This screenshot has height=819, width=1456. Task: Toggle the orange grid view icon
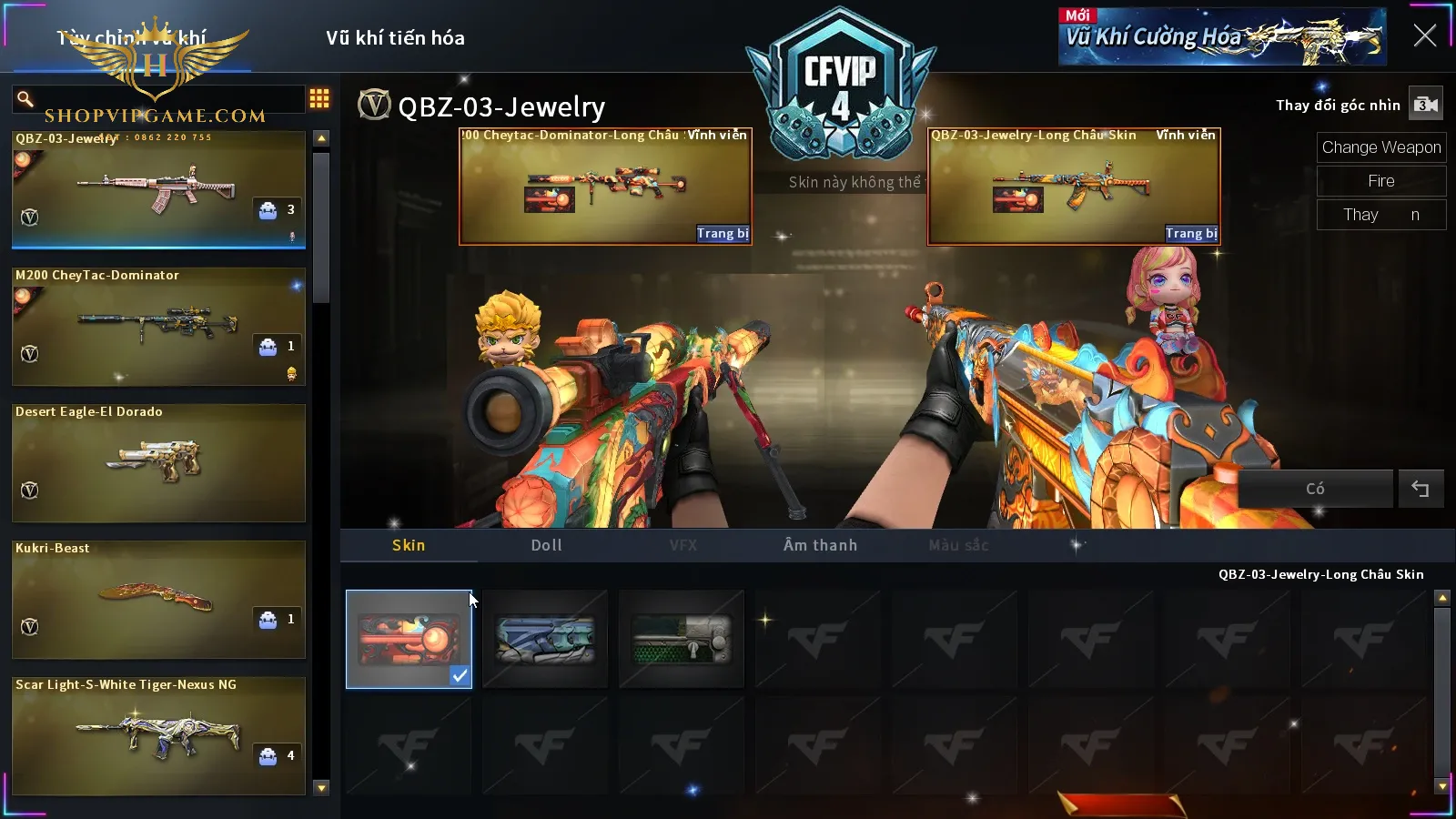tap(319, 98)
